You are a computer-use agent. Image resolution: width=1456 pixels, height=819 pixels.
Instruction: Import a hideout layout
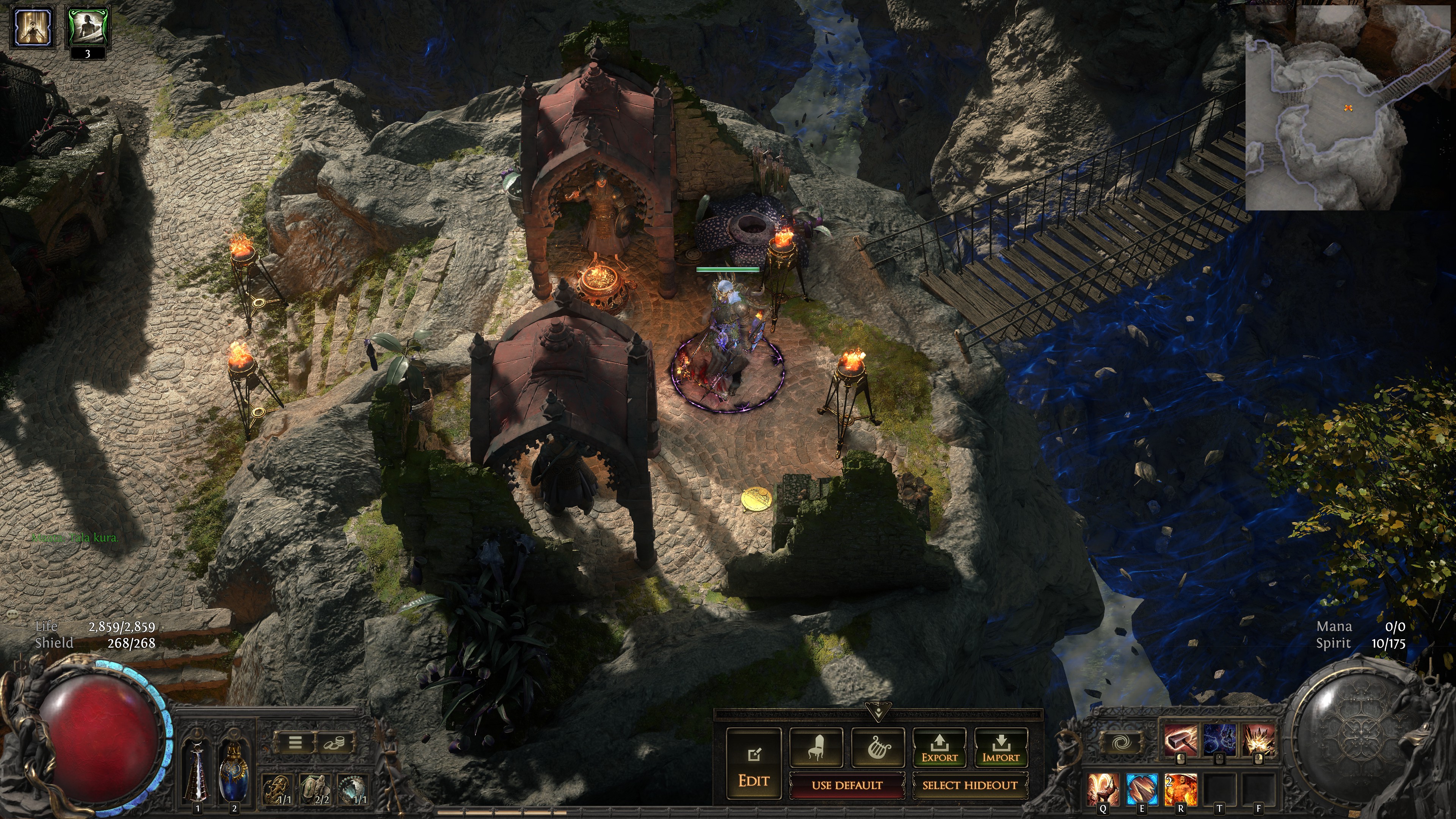point(1000,747)
